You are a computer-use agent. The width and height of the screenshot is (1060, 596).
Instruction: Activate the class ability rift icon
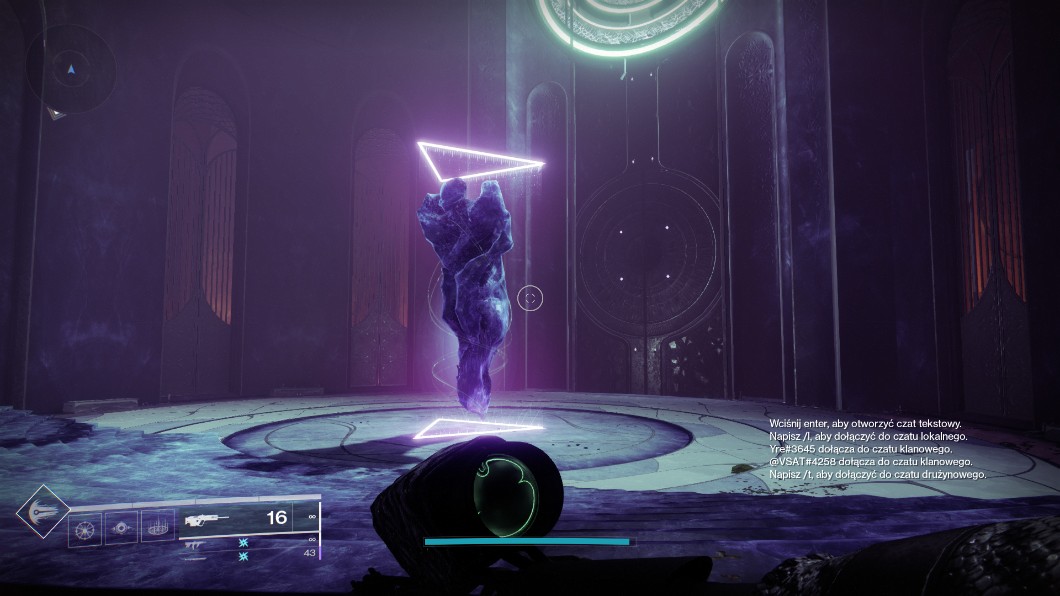coord(156,528)
